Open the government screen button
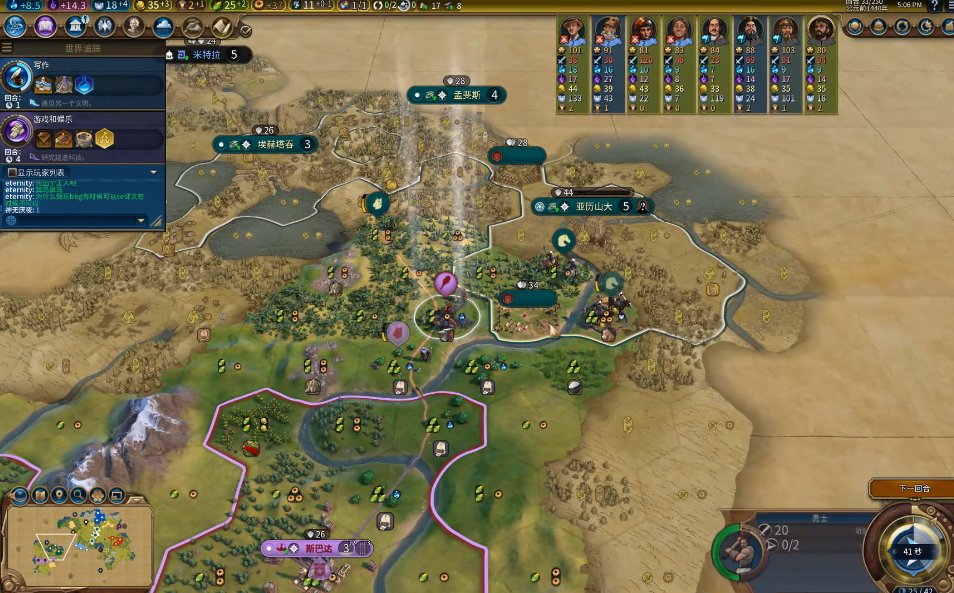The width and height of the screenshot is (954, 593). pos(75,27)
